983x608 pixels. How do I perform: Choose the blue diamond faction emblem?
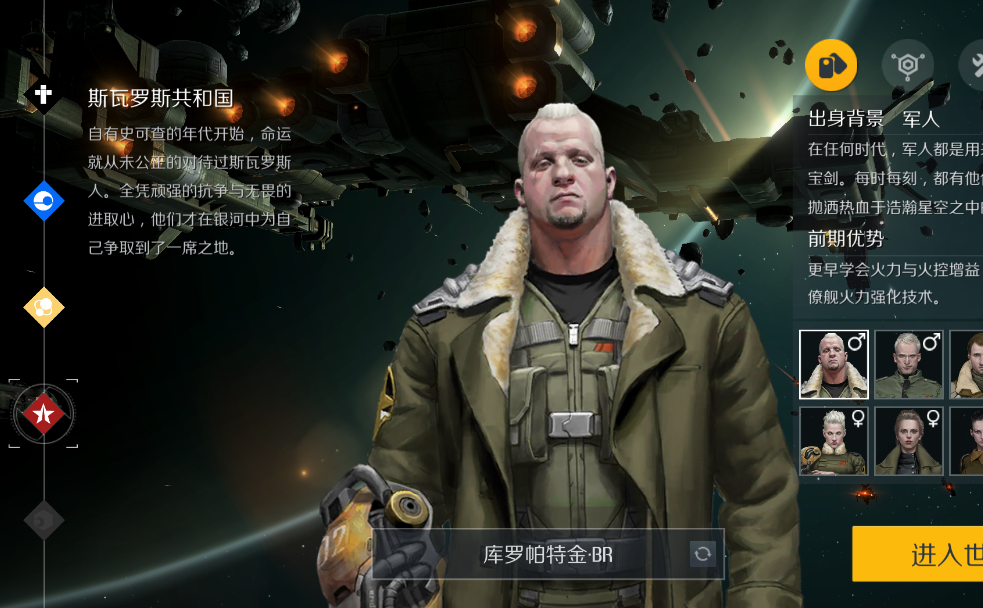(x=44, y=202)
